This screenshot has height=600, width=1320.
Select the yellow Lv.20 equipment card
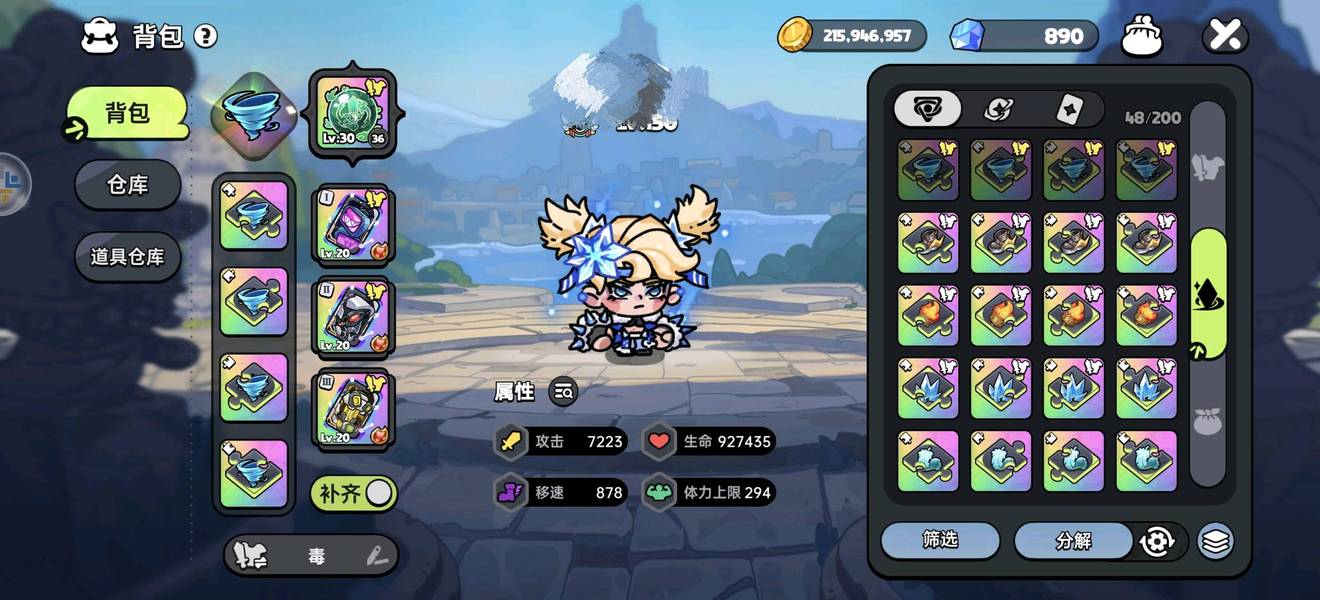tap(353, 408)
